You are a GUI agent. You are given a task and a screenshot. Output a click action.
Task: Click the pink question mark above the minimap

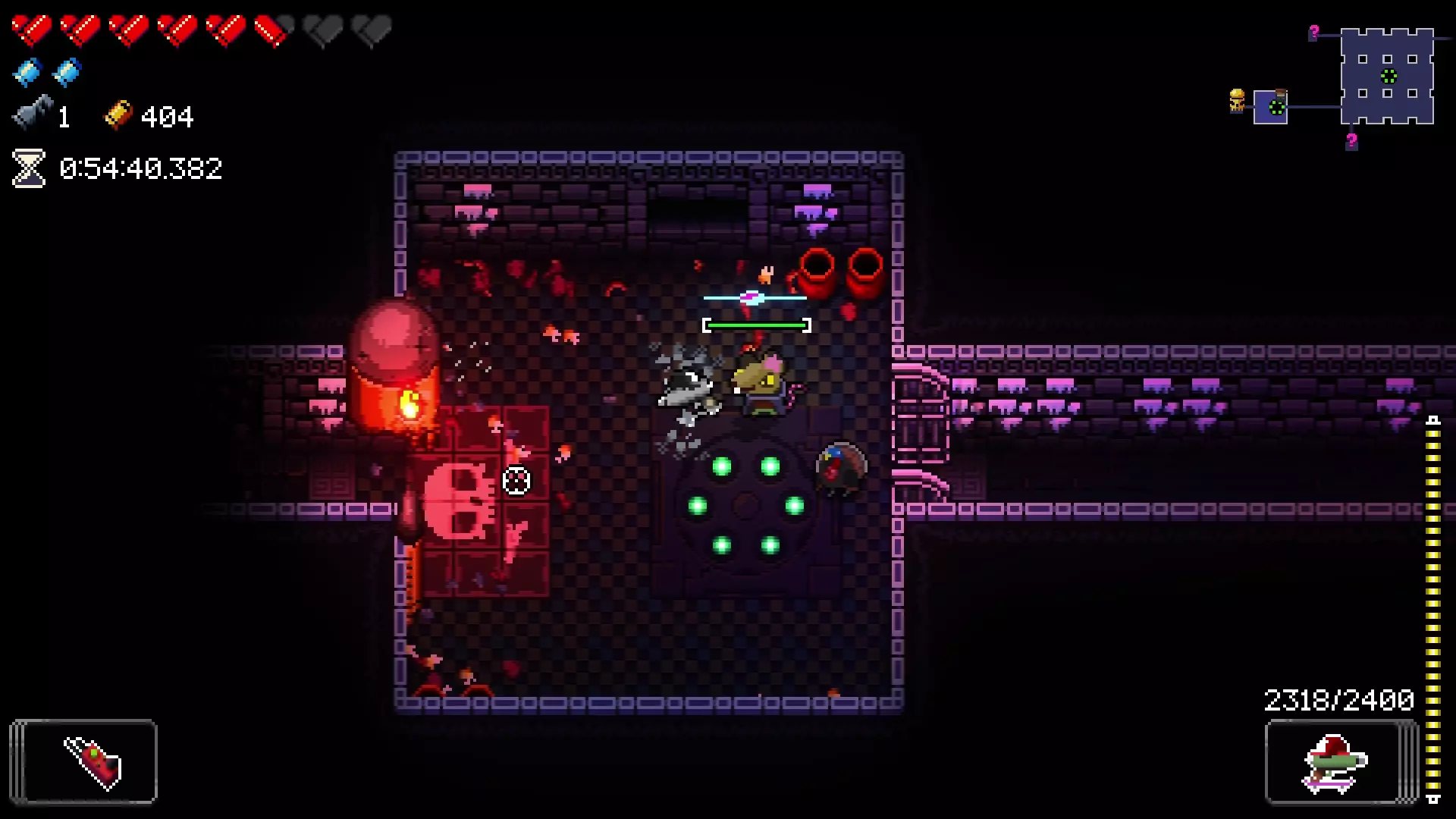(x=1314, y=32)
